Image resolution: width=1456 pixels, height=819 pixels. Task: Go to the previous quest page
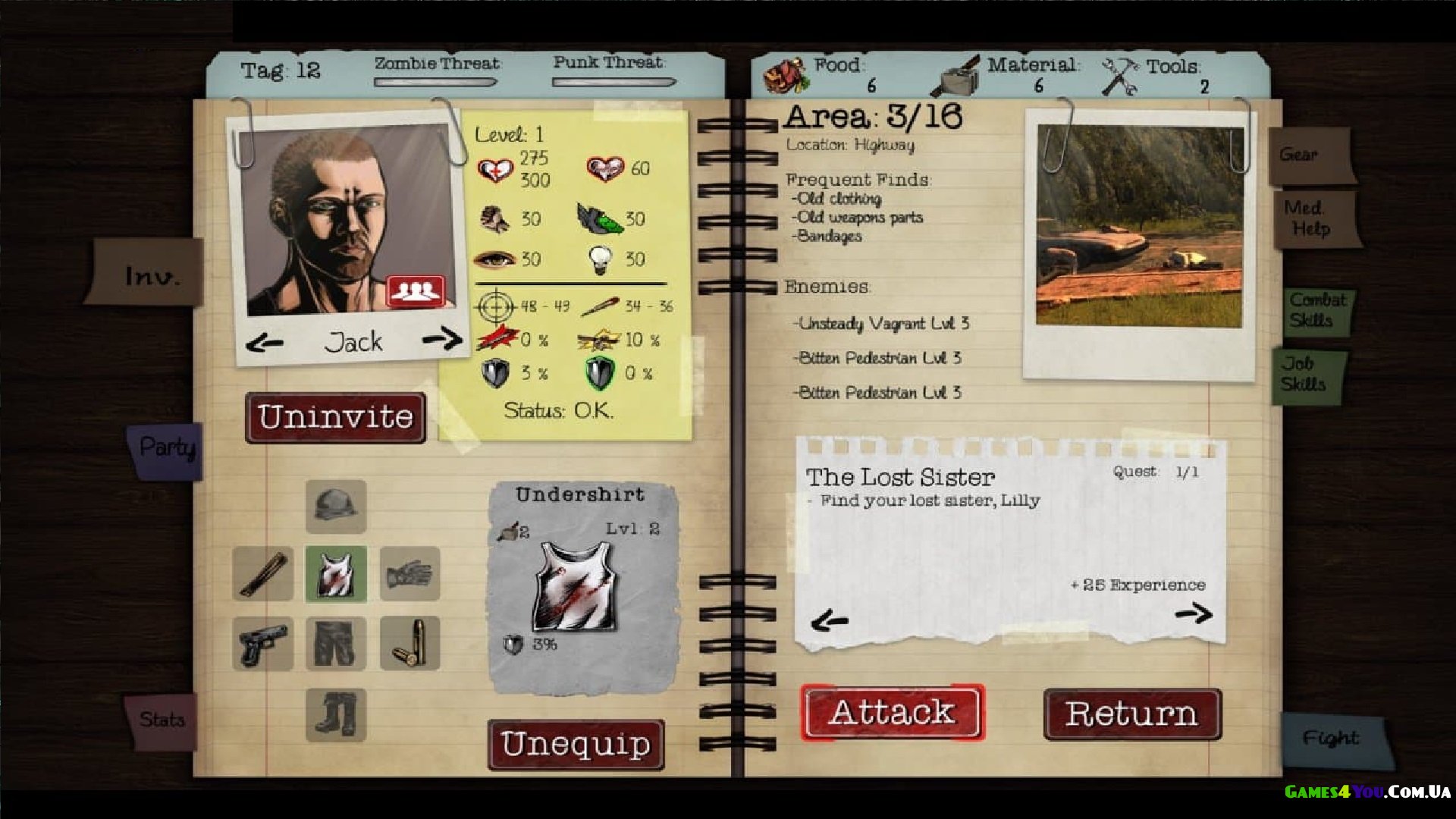point(829,622)
